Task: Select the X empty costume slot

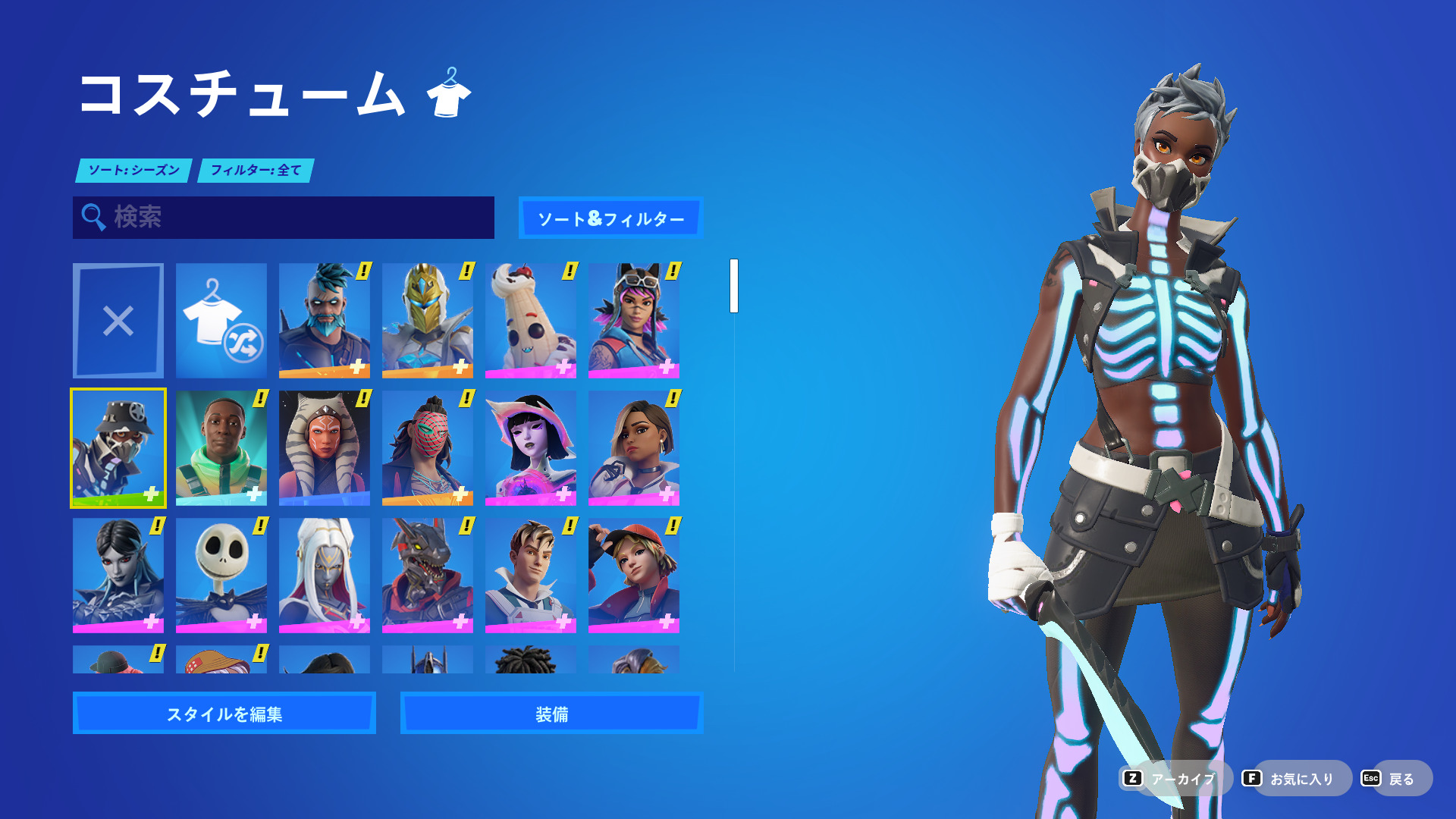Action: point(118,320)
